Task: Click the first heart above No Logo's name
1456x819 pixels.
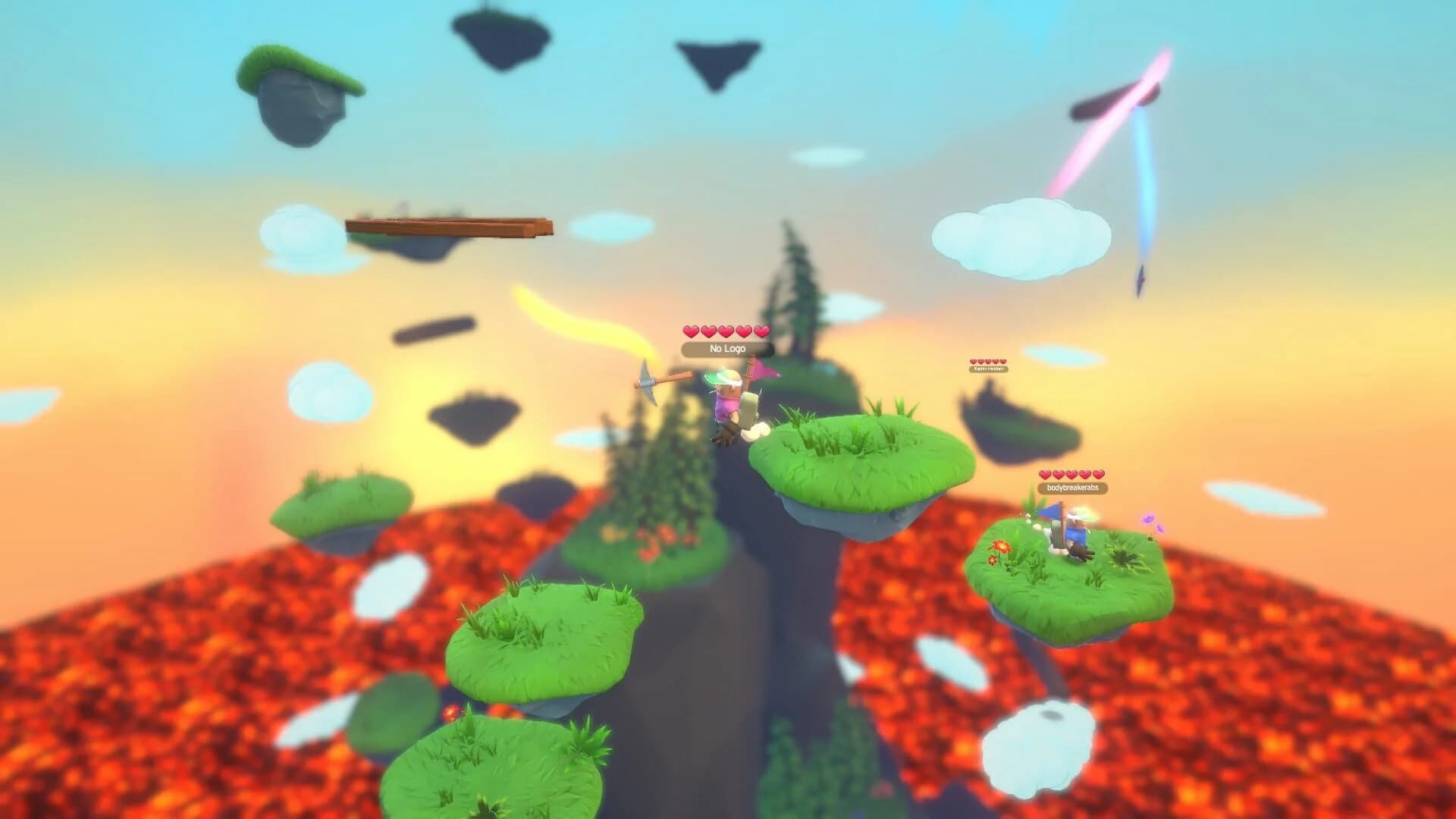Action: tap(691, 332)
